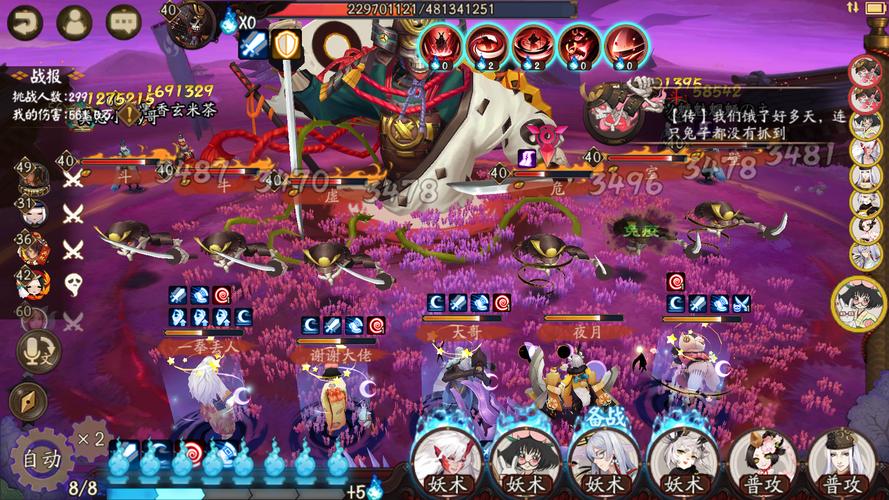Open the 战报 battle report panel
This screenshot has width=889, height=500.
pos(45,76)
